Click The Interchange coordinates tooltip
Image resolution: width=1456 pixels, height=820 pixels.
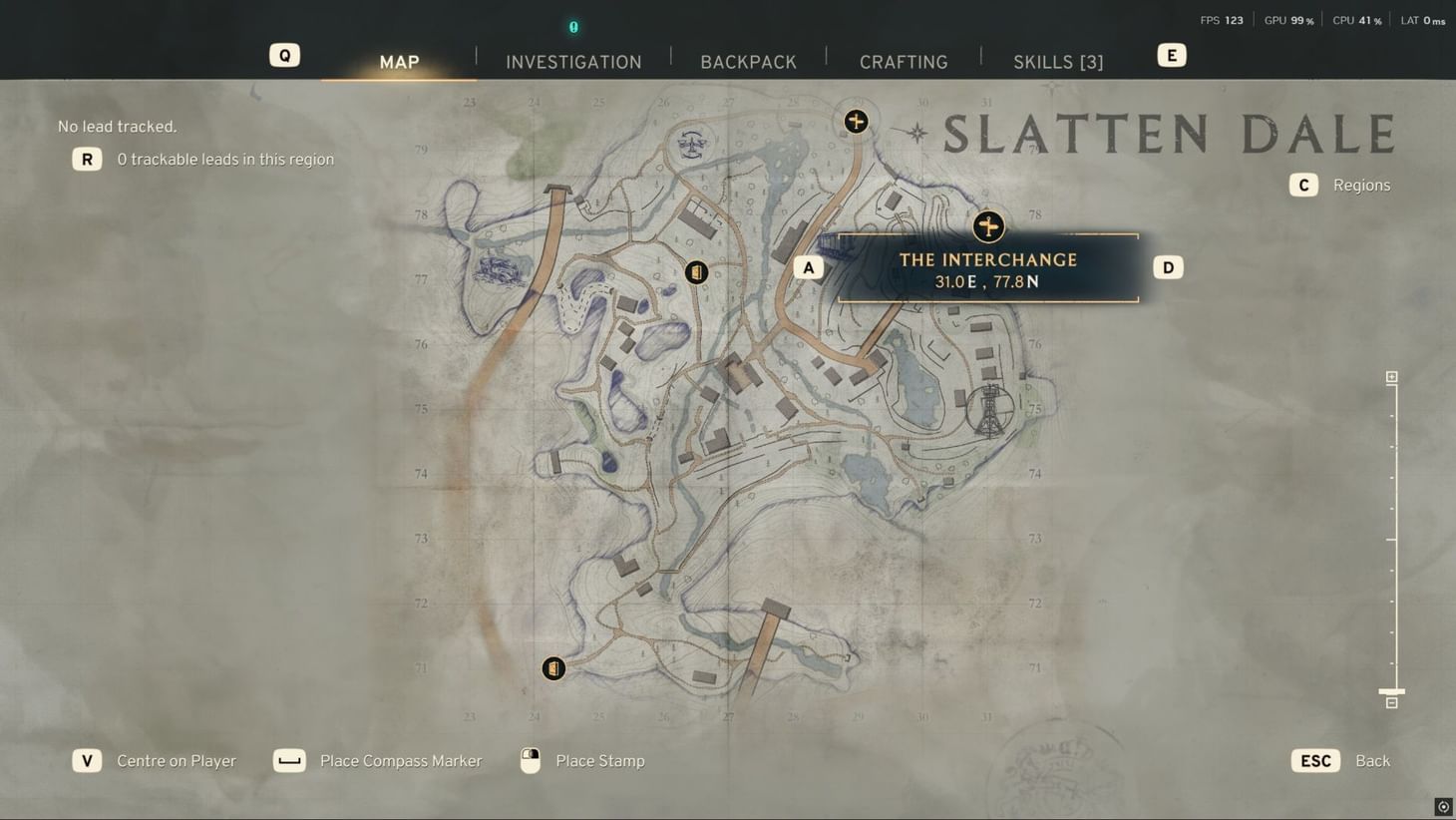tap(987, 281)
